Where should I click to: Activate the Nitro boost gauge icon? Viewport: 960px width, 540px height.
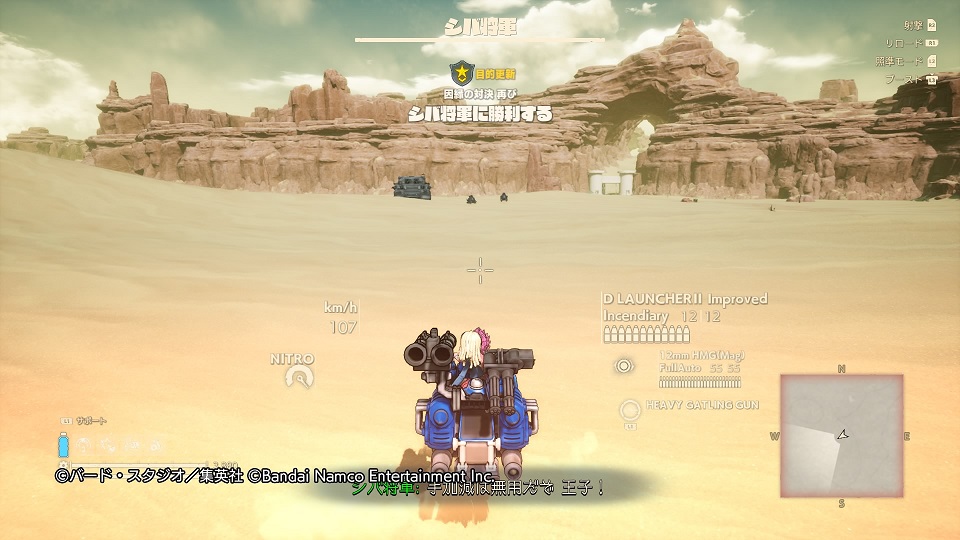pos(296,376)
